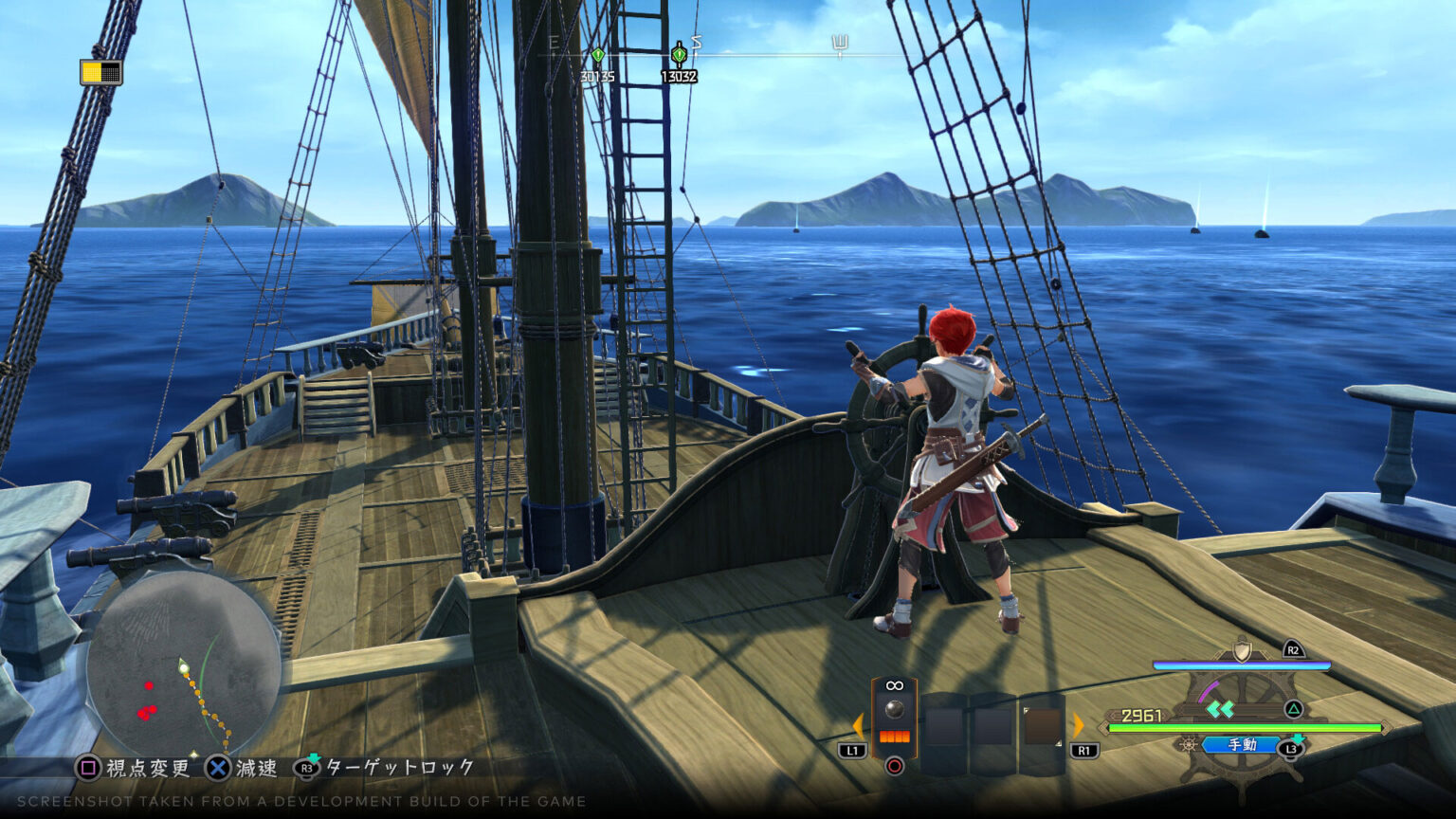1456x819 pixels.
Task: Select the brown item in the rightmost quickslot
Action: (1042, 725)
